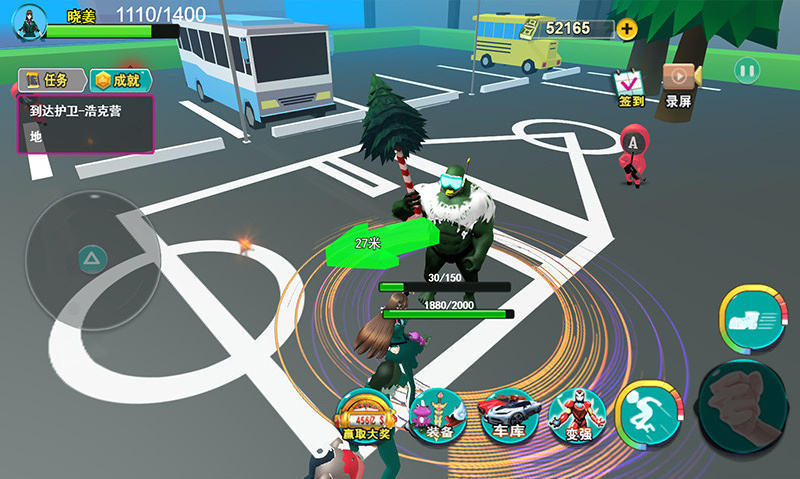Start 录屏 screen recording
Image resolution: width=800 pixels, height=479 pixels.
[x=679, y=86]
